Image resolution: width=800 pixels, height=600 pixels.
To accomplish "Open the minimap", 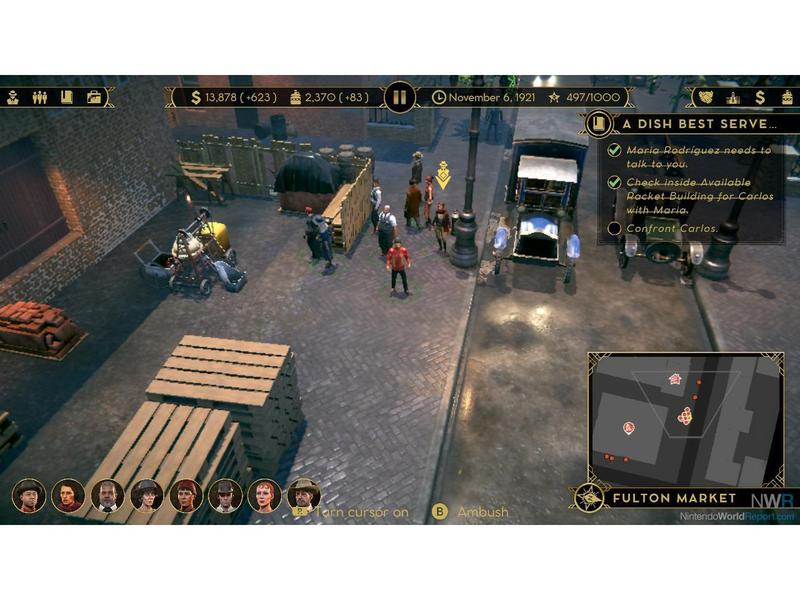I will (x=684, y=415).
